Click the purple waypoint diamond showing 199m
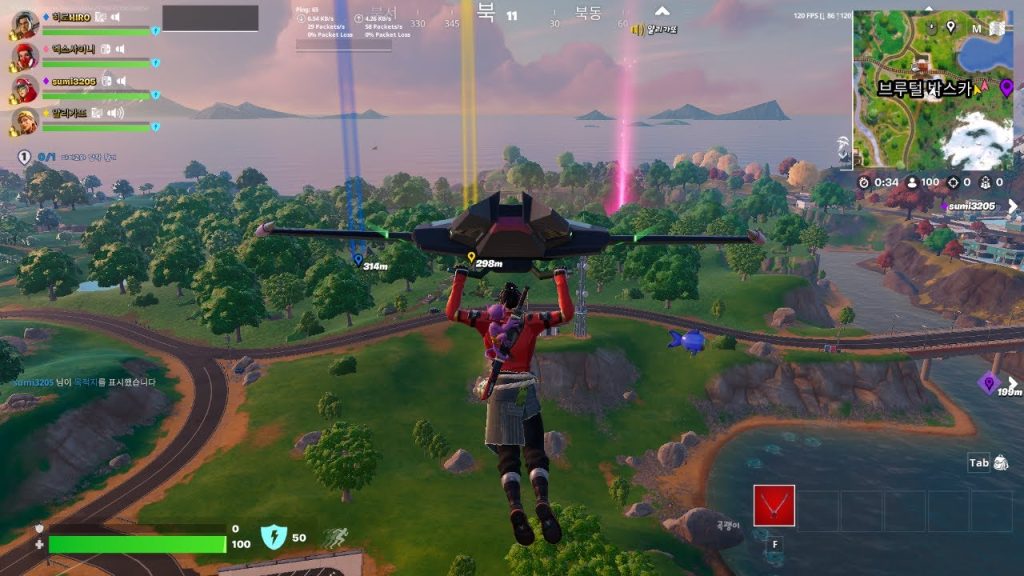Image resolution: width=1024 pixels, height=576 pixels. 989,382
